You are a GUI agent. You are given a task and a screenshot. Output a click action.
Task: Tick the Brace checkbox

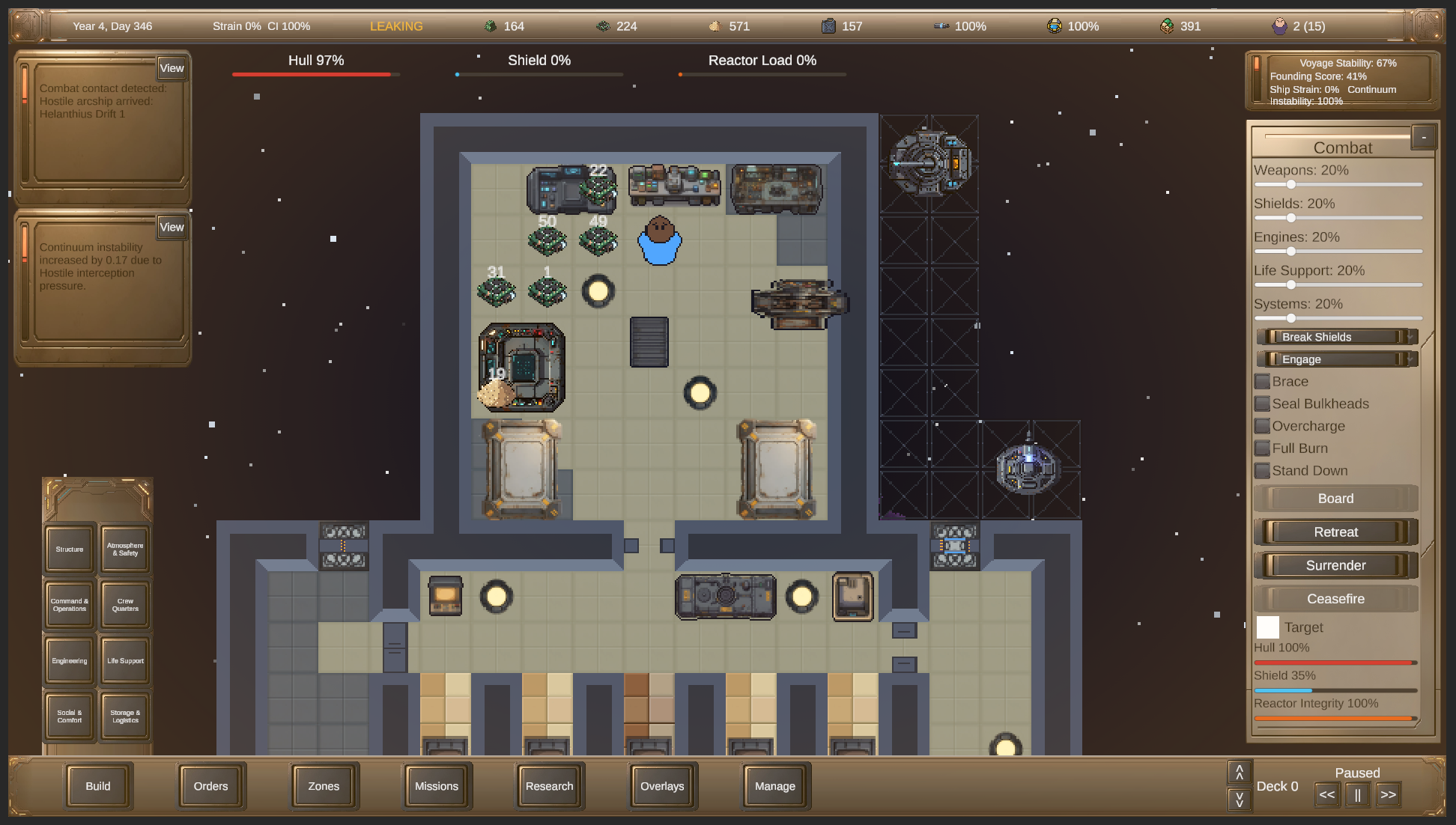click(1263, 382)
